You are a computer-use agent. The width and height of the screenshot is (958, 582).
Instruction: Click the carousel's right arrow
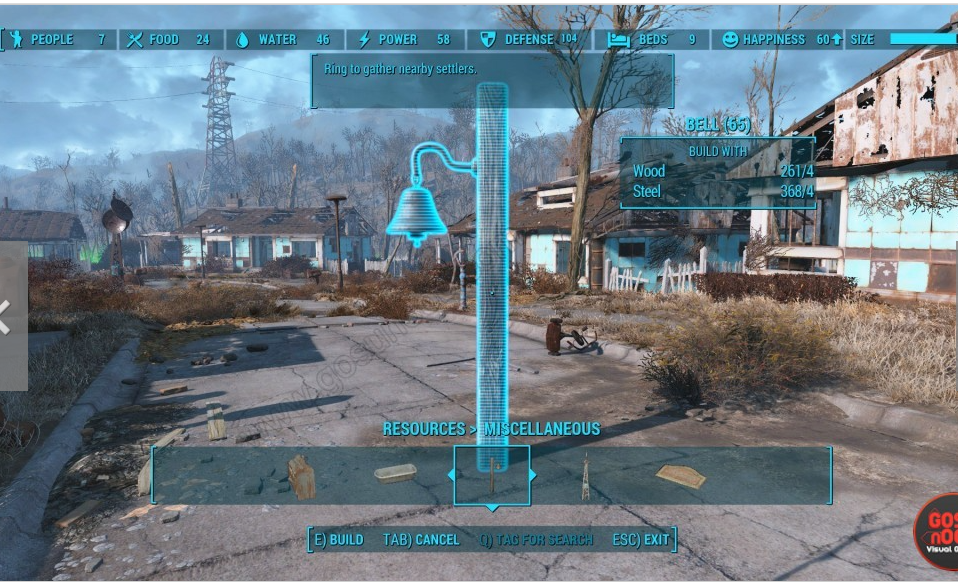point(533,475)
